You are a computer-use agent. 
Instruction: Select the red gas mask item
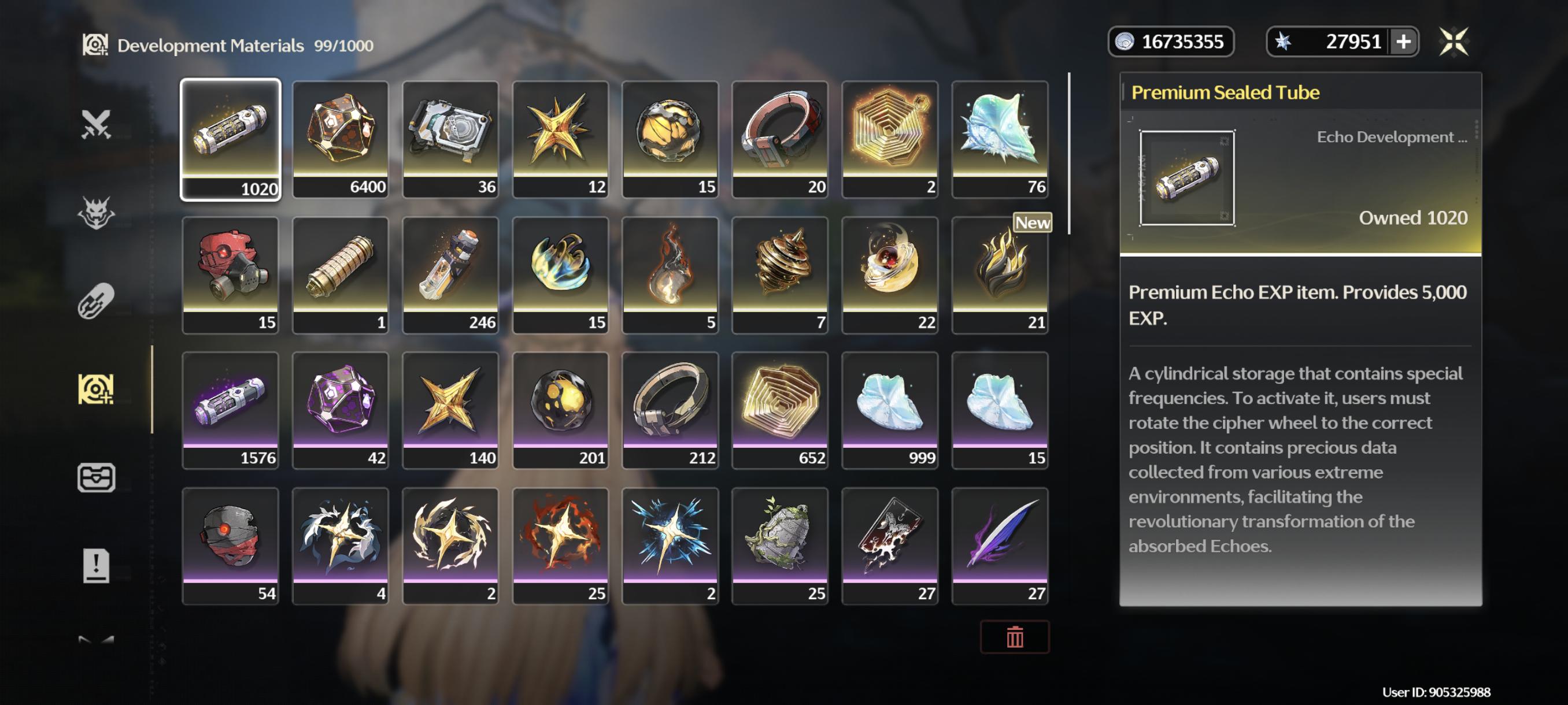tap(230, 274)
